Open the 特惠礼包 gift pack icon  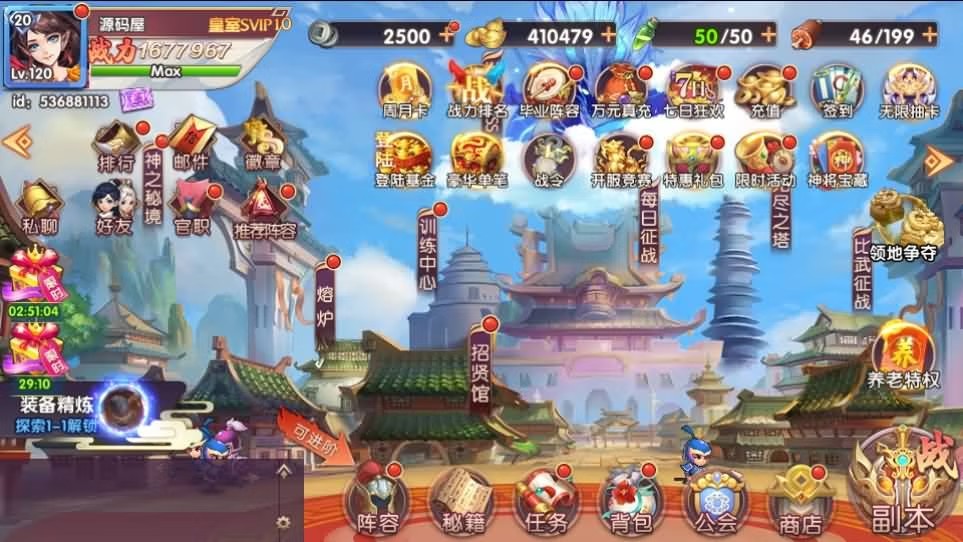click(694, 160)
